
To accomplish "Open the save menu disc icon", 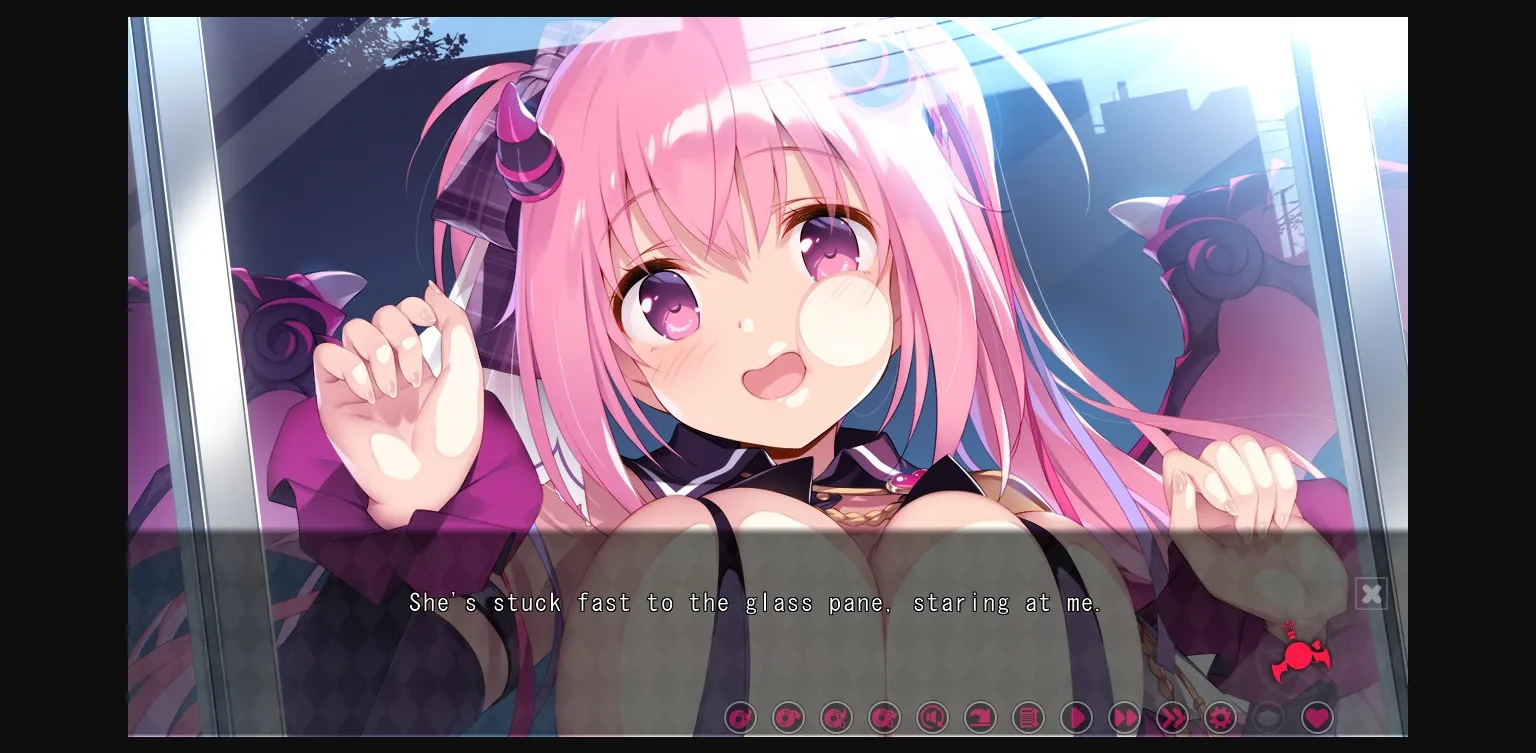I will pyautogui.click(x=739, y=717).
